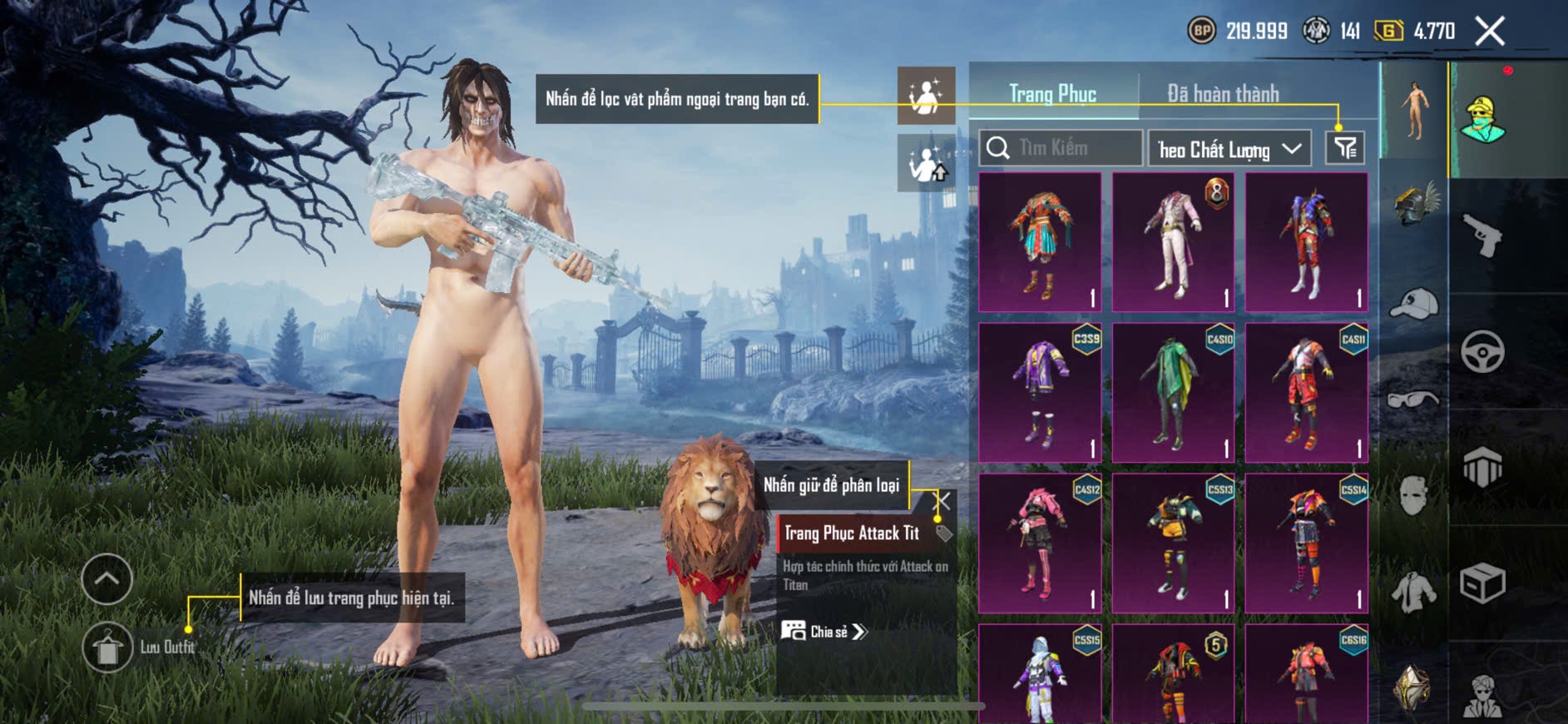Pick the C4S12 pink-haired outfit
This screenshot has width=1568, height=724.
tap(1040, 543)
